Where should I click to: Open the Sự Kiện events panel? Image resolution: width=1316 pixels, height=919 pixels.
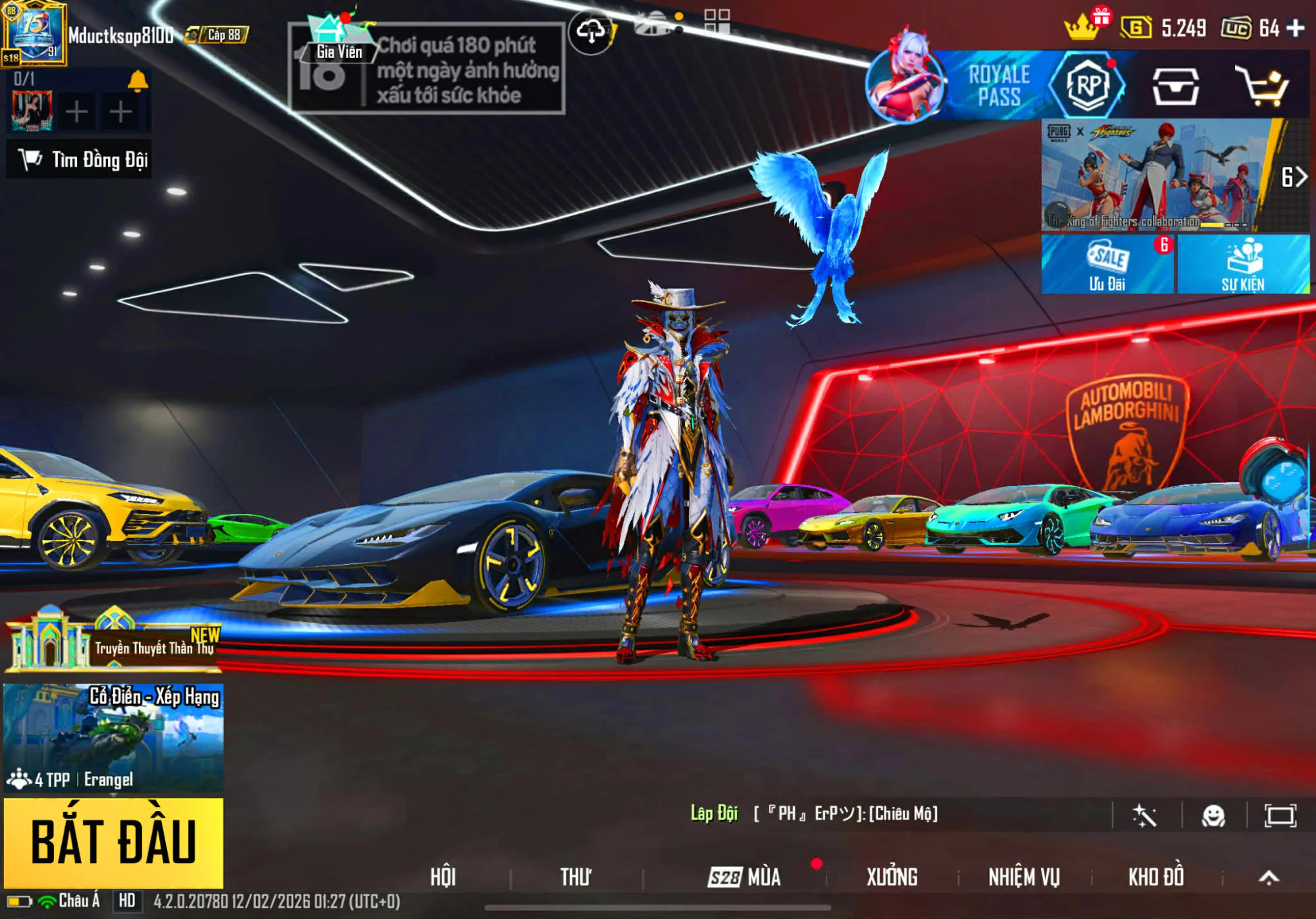pyautogui.click(x=1242, y=265)
